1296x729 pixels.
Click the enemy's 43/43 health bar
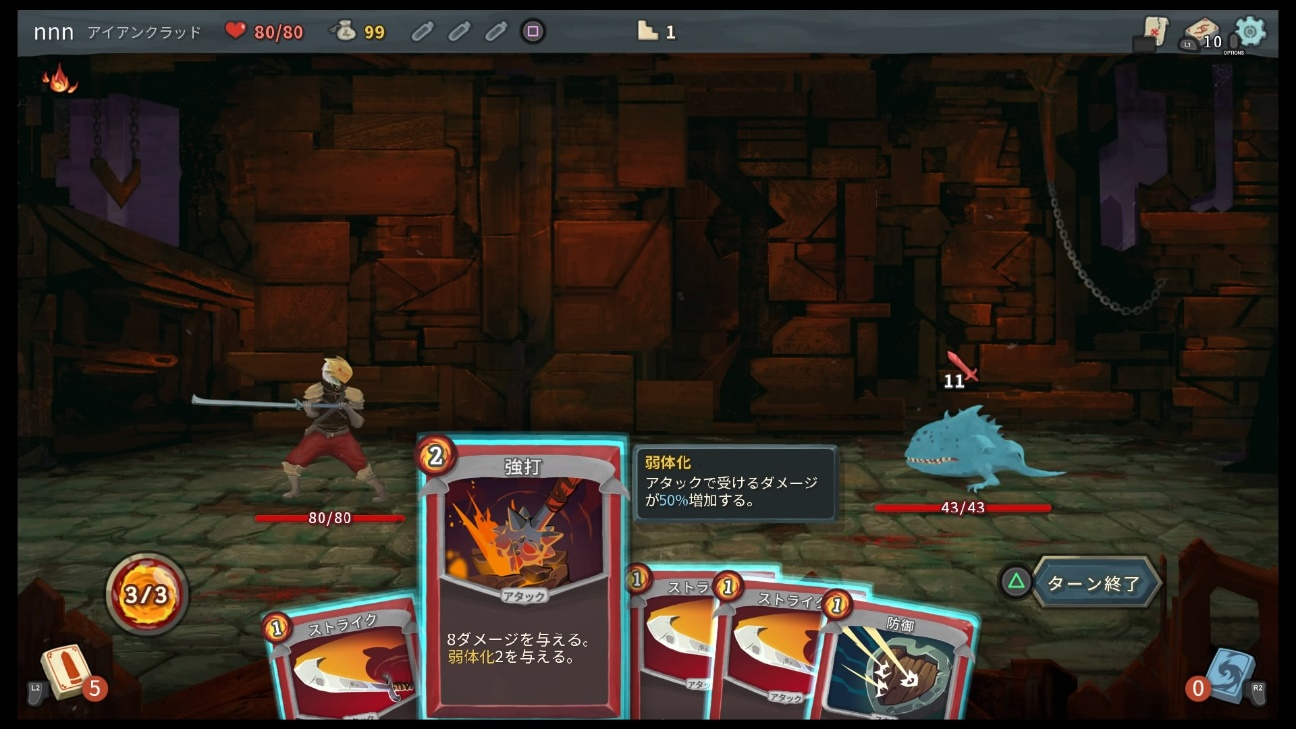[965, 508]
